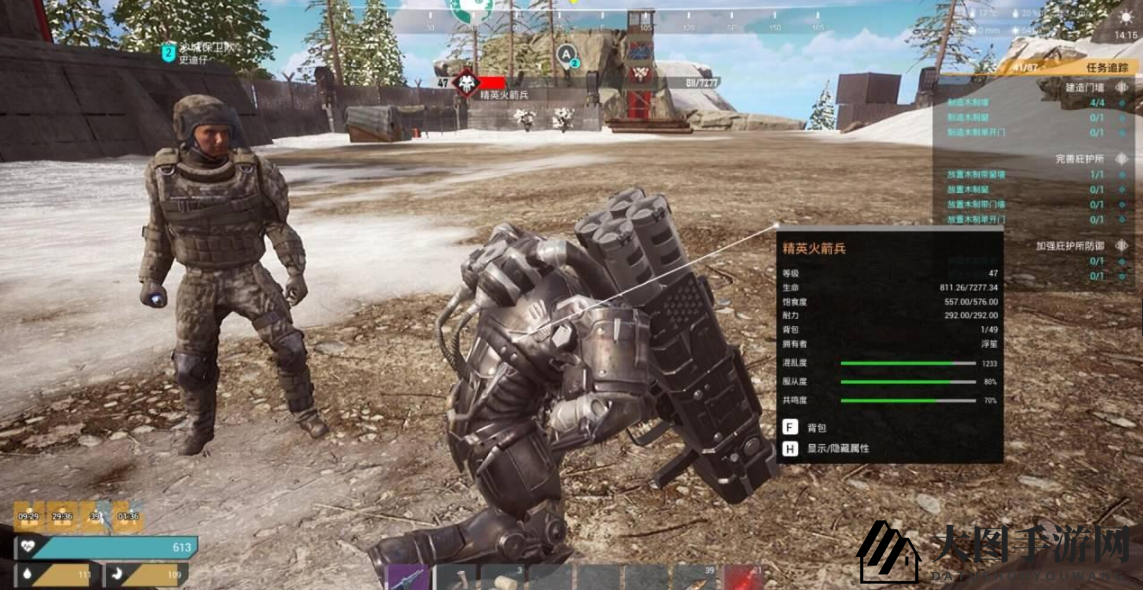Viewport: 1143px width, 590px height.
Task: Click the skull icon of 精英火箭兵
Action: coord(466,83)
